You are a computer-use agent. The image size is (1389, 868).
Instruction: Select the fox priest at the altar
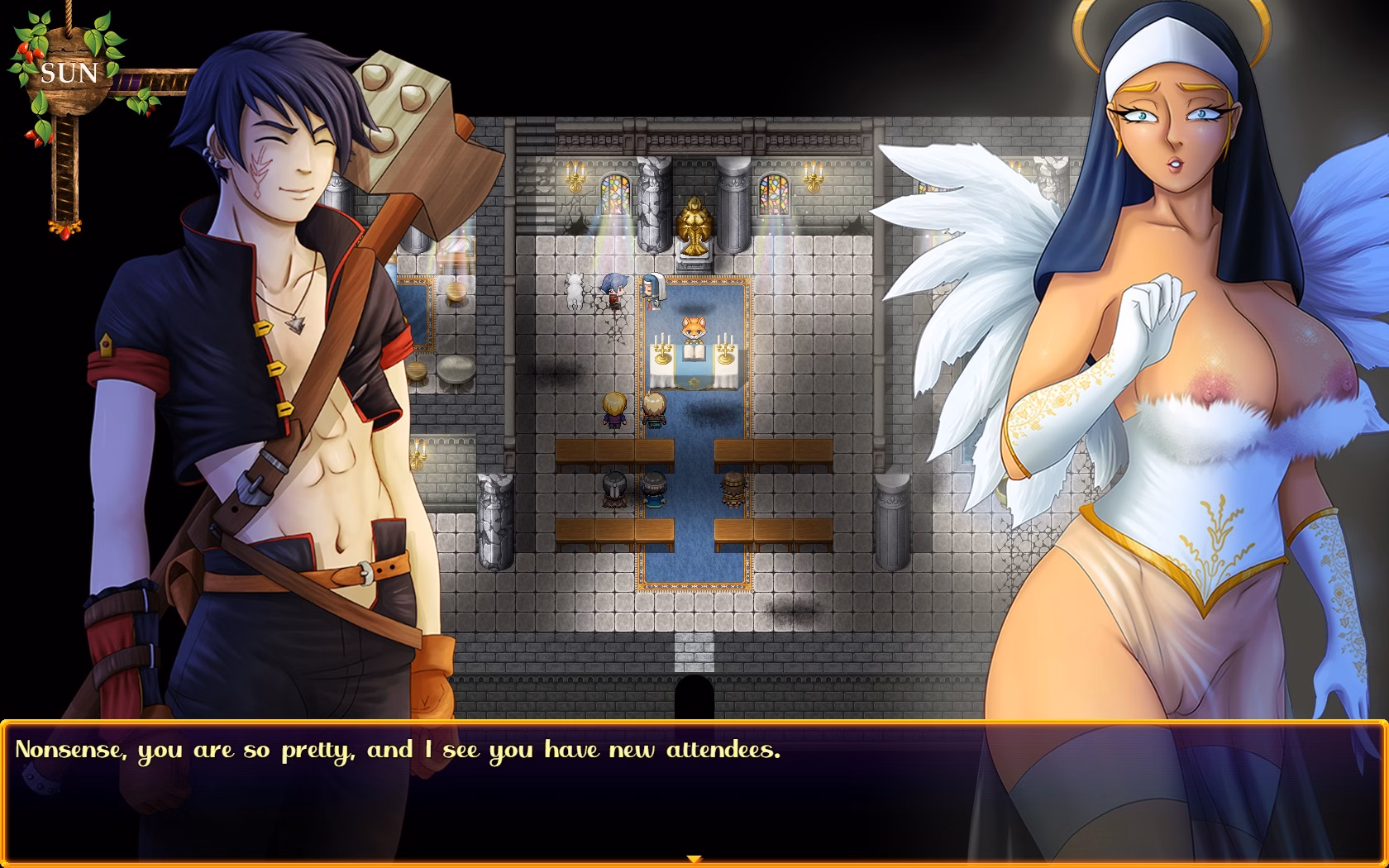(695, 327)
